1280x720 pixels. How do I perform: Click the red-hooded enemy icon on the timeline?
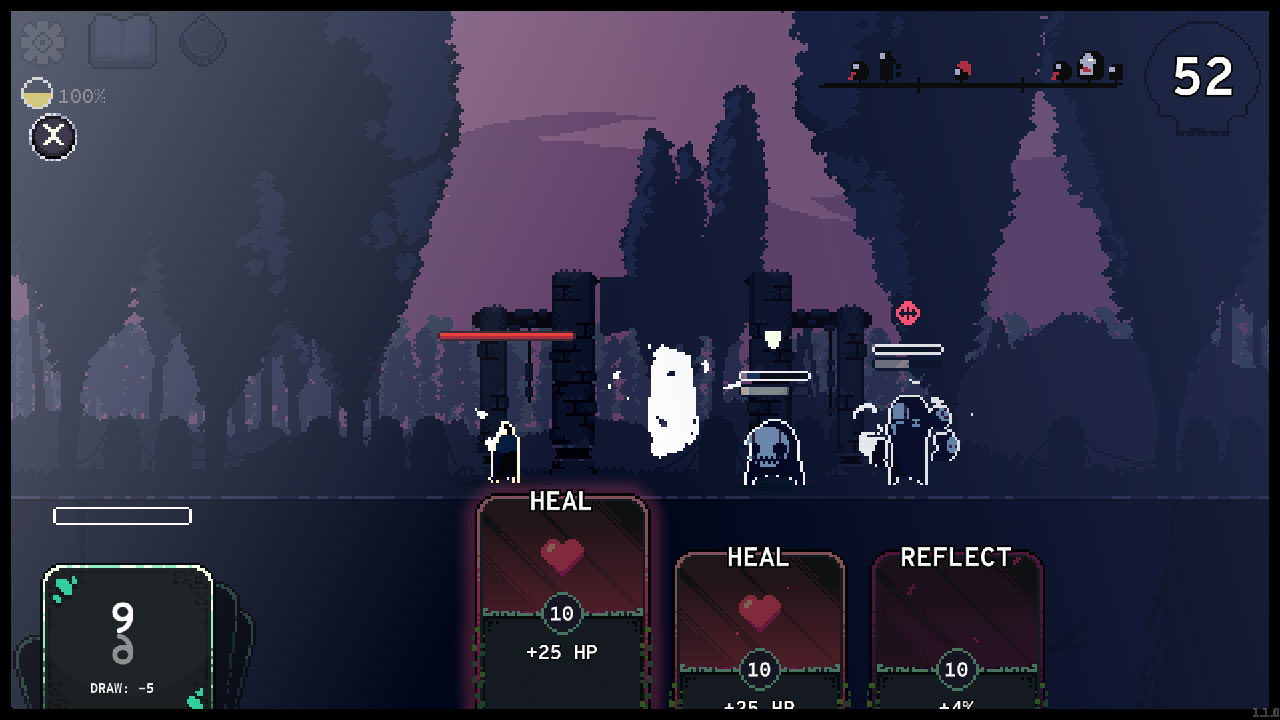[961, 71]
